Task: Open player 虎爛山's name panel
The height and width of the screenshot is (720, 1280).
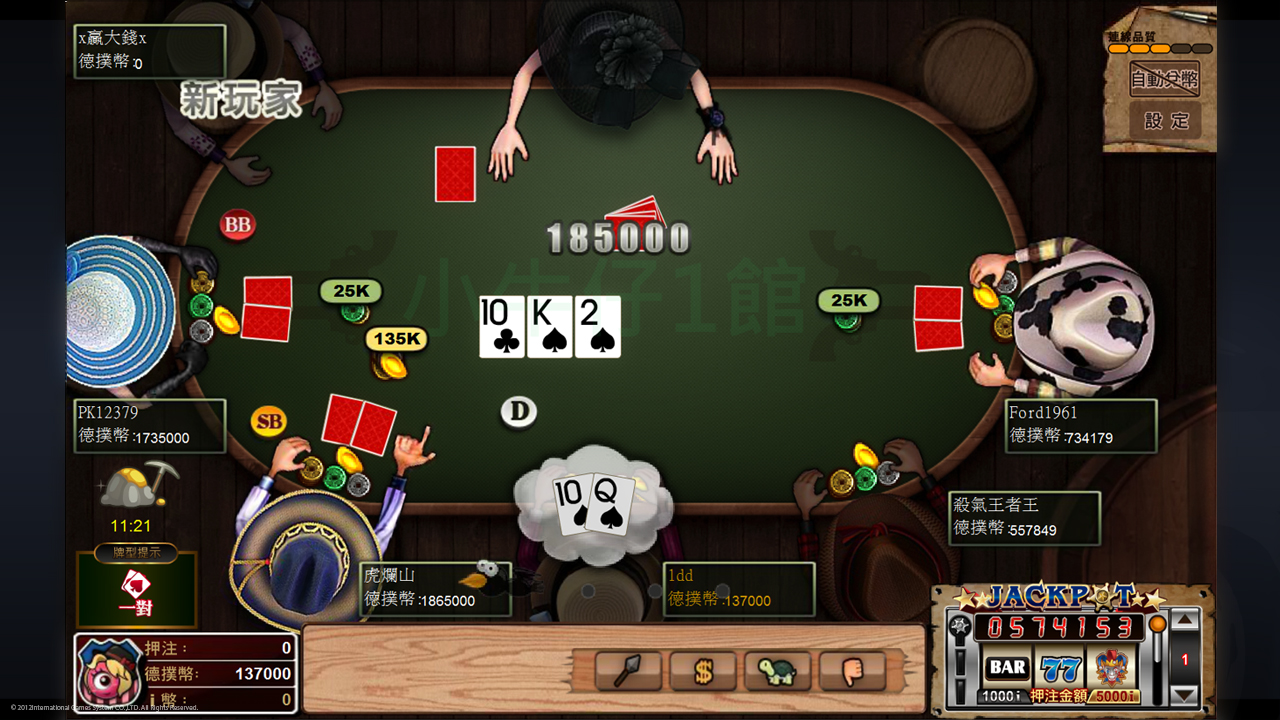Action: click(x=434, y=589)
